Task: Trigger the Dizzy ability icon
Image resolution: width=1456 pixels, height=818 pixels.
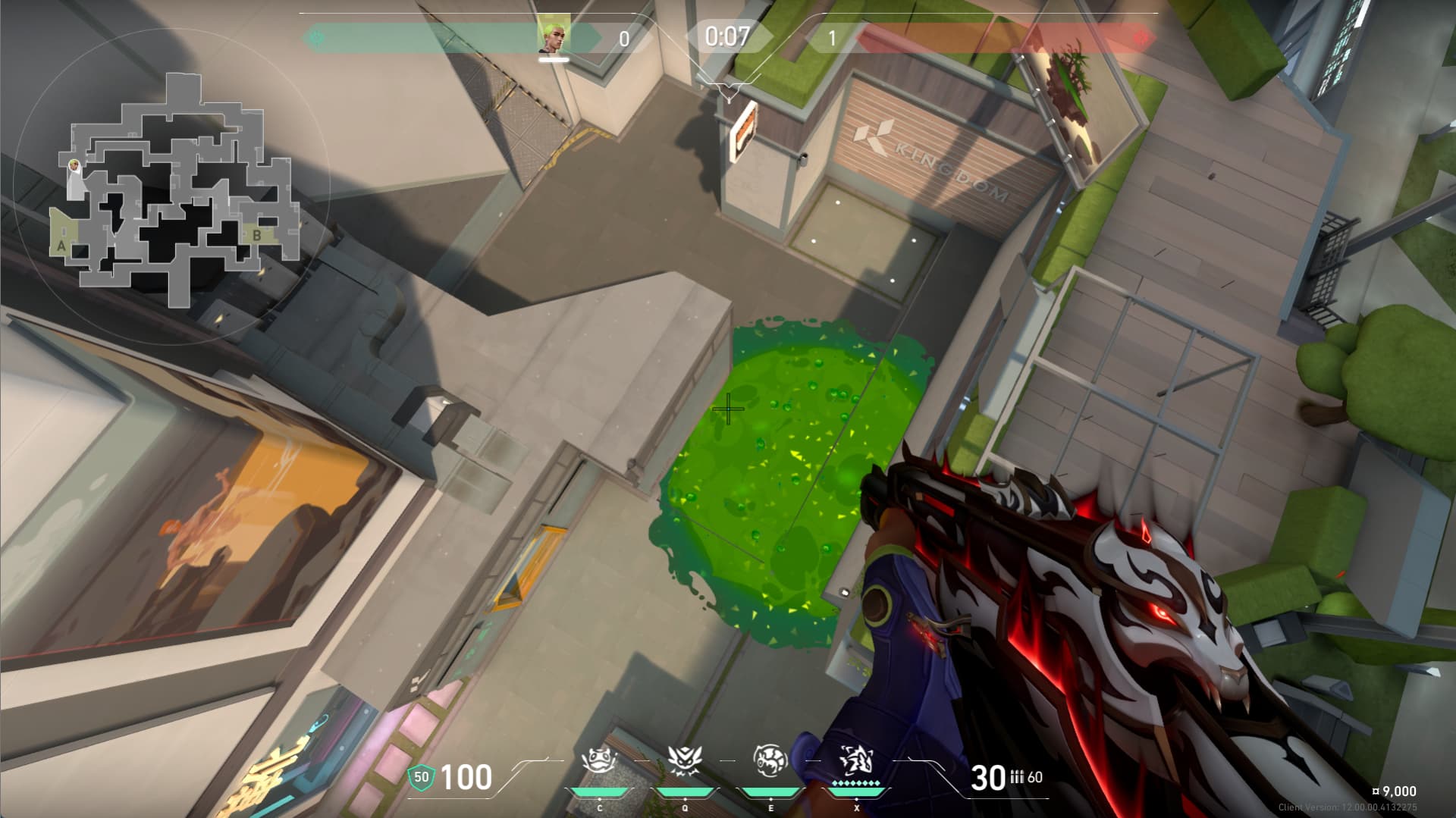Action: tap(770, 760)
